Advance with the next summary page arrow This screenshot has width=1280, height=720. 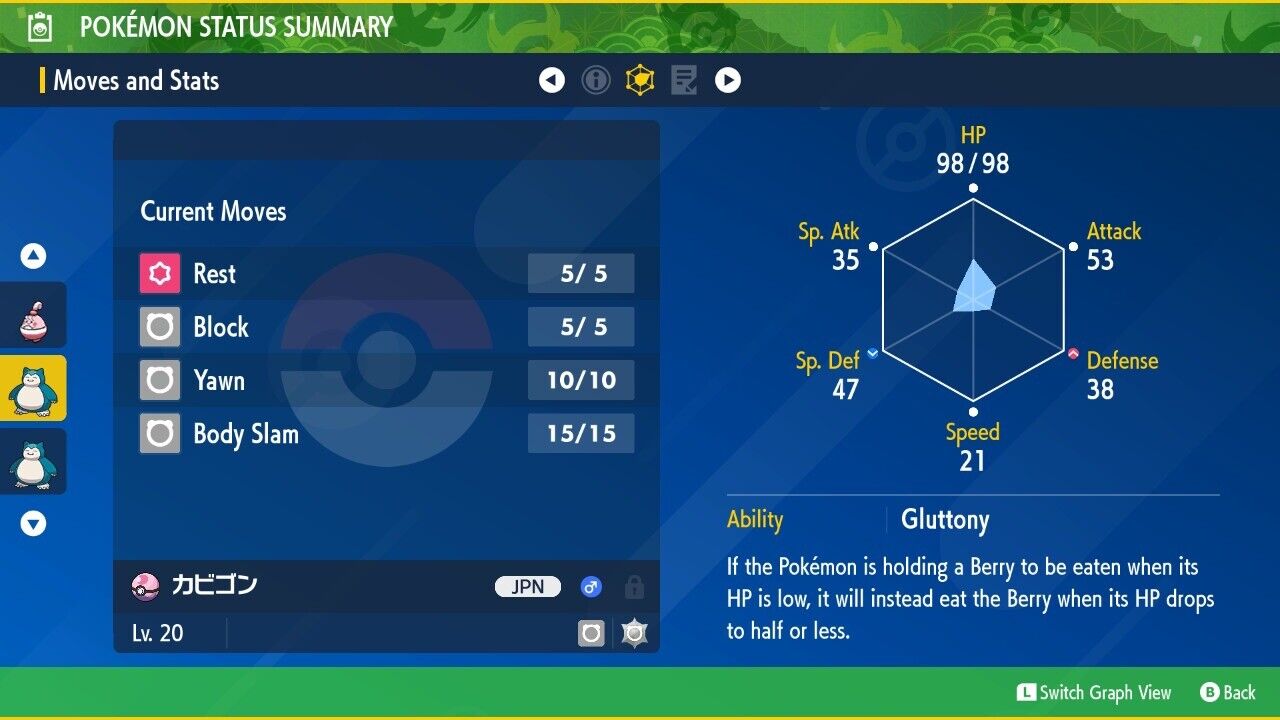pyautogui.click(x=728, y=80)
